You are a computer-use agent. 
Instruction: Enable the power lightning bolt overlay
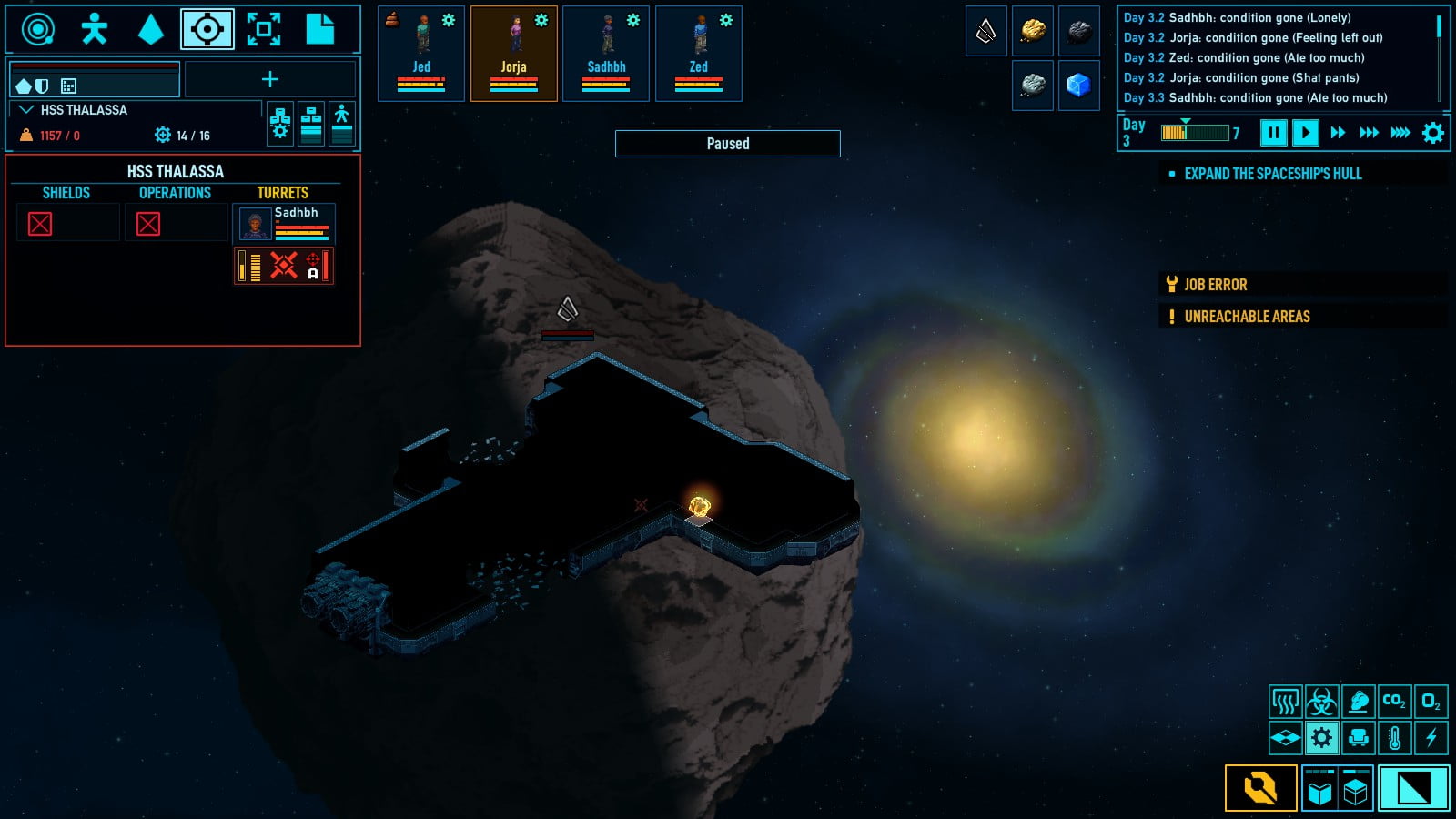[x=1431, y=738]
